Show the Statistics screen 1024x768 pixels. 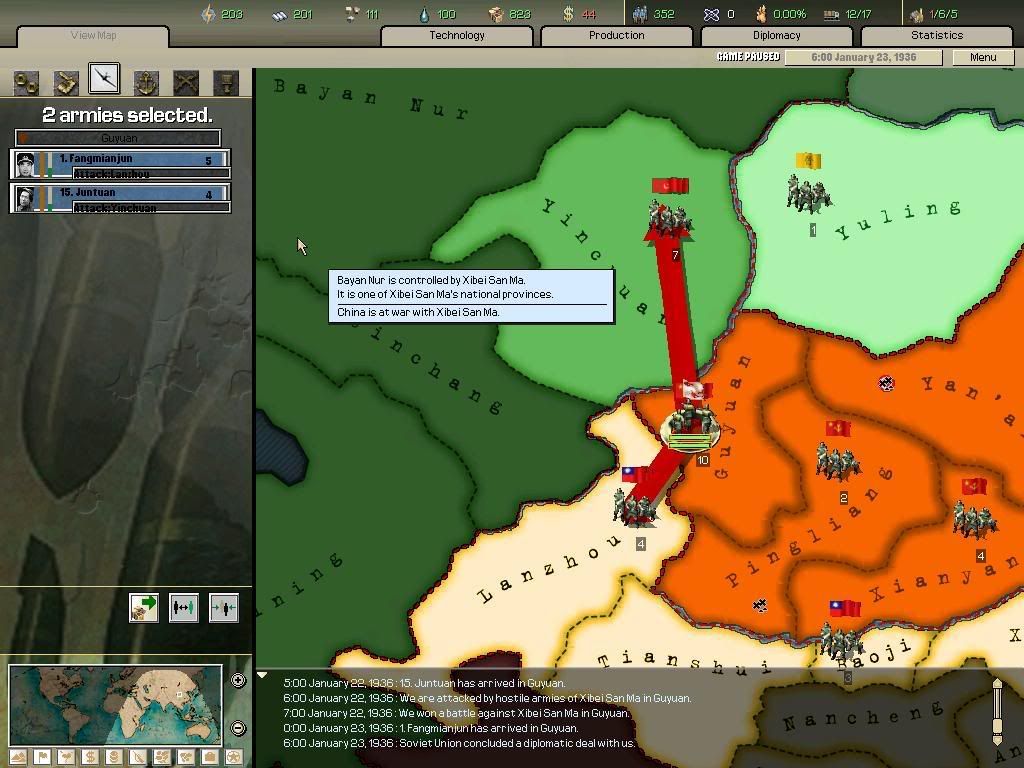click(x=936, y=36)
